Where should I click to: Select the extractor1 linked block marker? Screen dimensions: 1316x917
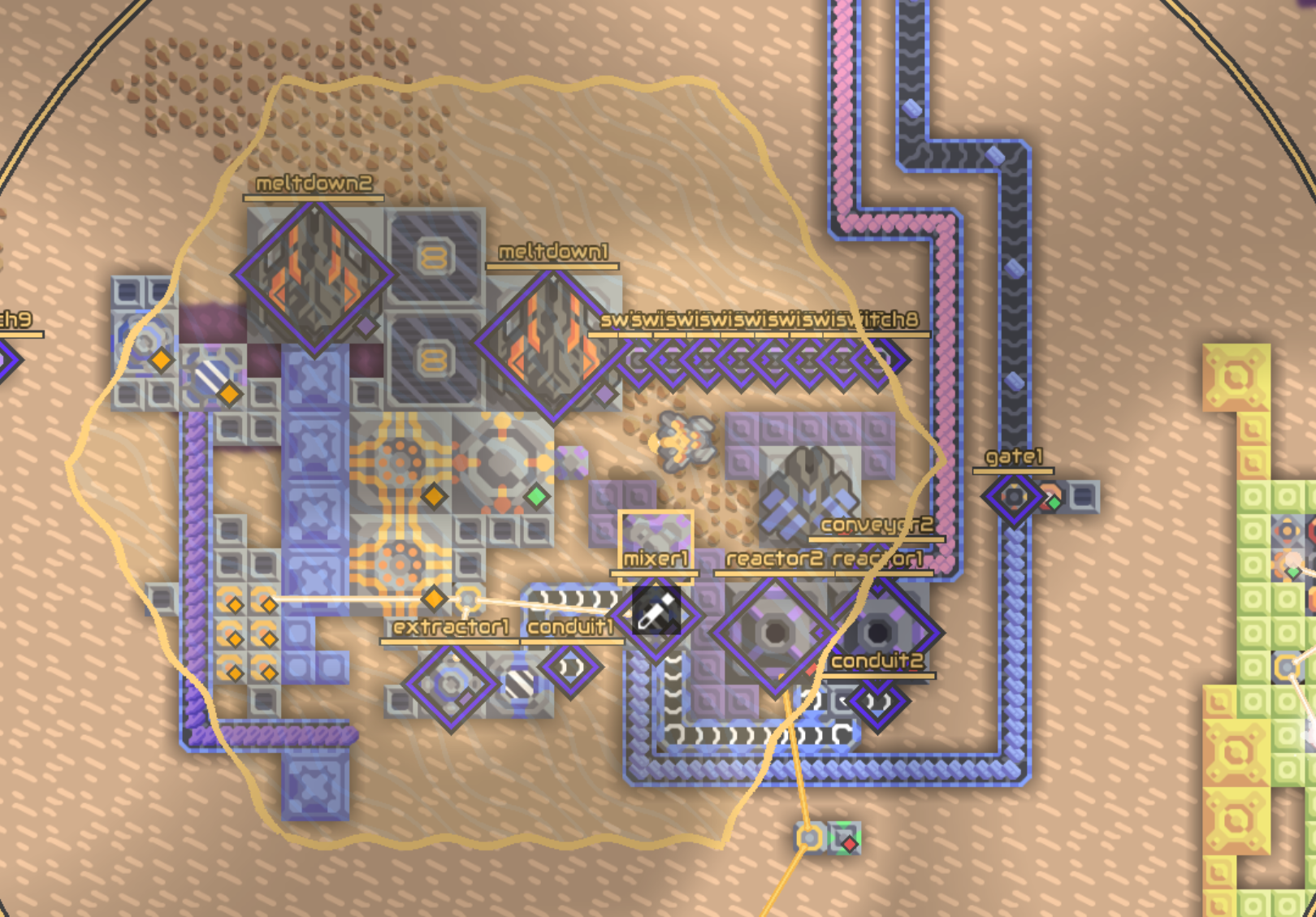click(451, 684)
